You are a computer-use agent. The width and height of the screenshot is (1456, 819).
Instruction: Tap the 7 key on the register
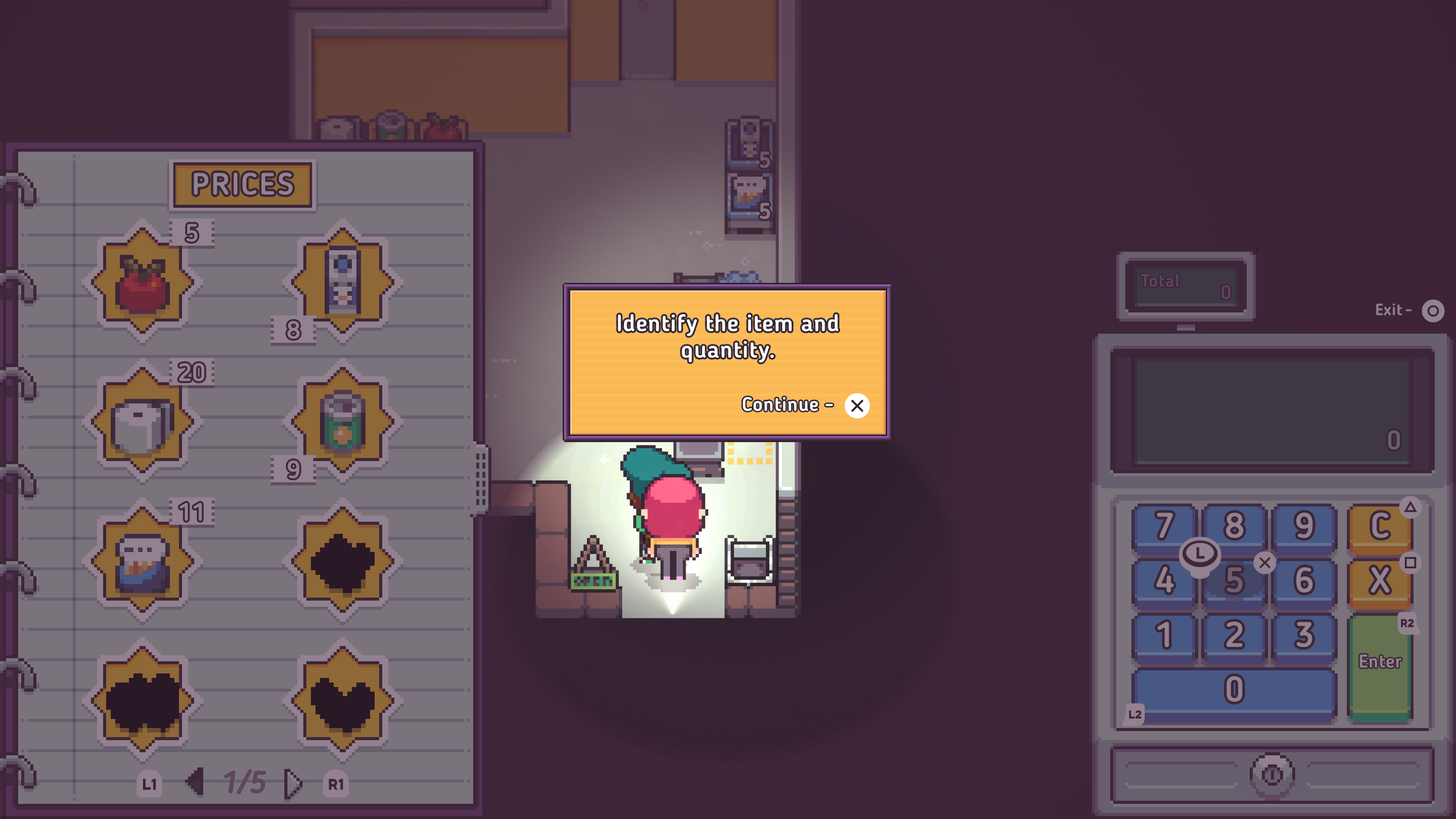pyautogui.click(x=1164, y=526)
